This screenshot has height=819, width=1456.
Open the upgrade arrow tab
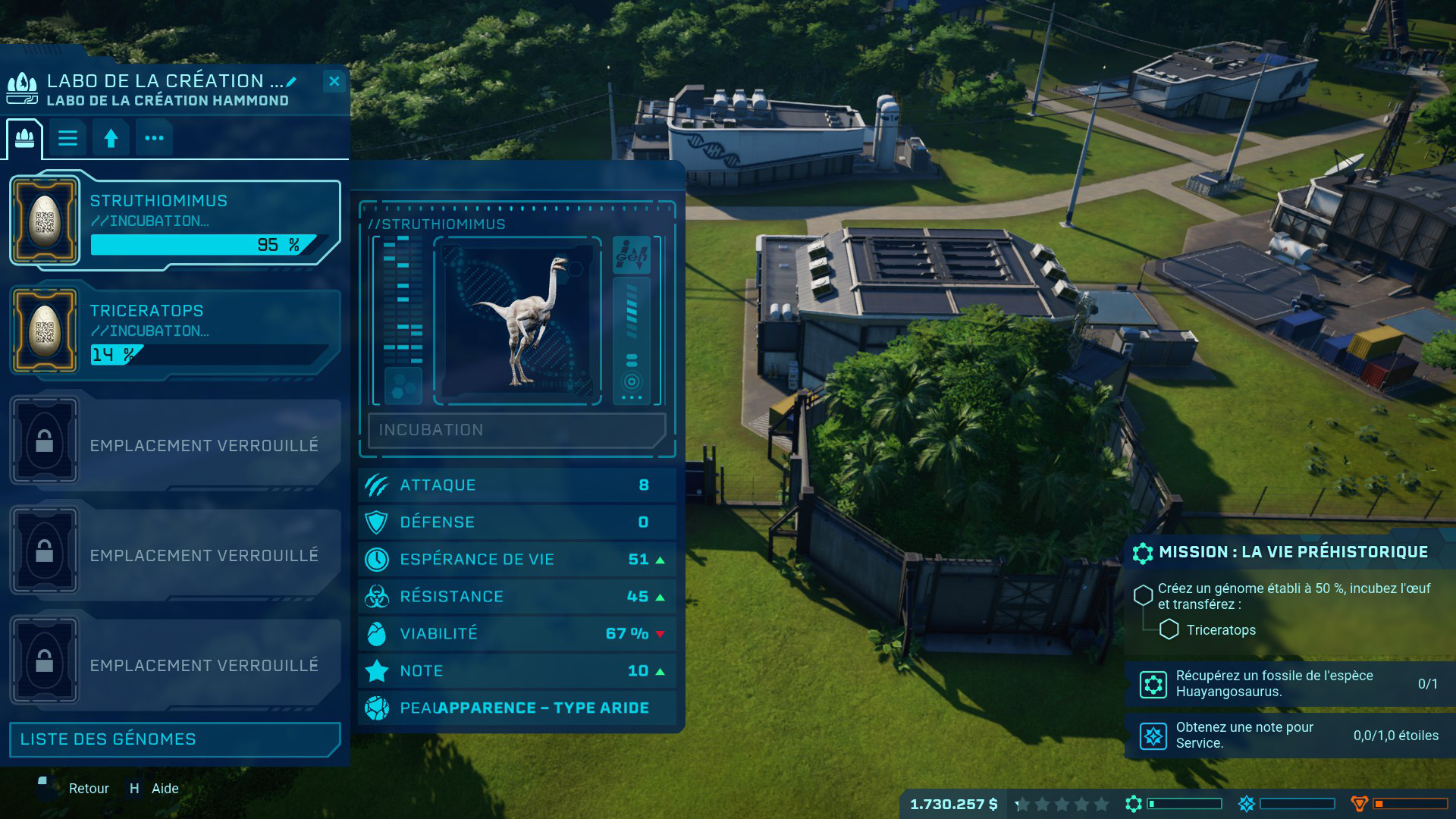point(111,138)
